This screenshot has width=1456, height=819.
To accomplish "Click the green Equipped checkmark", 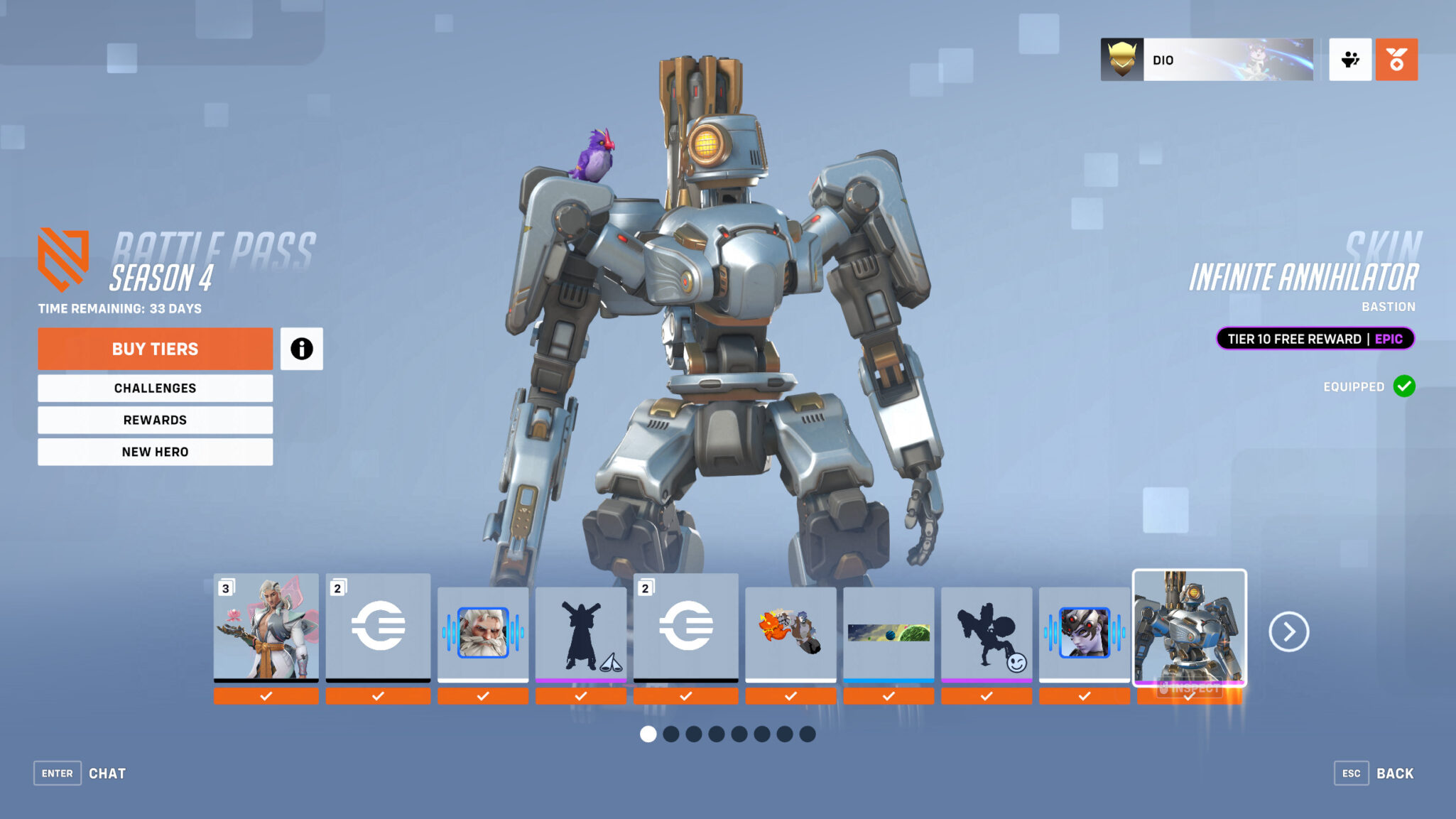I will [1403, 386].
